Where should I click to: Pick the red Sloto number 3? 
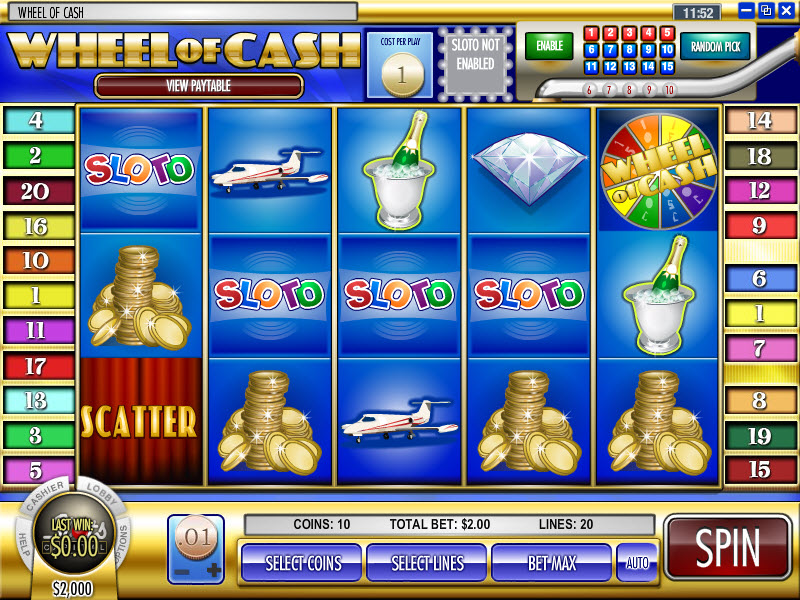pos(629,33)
